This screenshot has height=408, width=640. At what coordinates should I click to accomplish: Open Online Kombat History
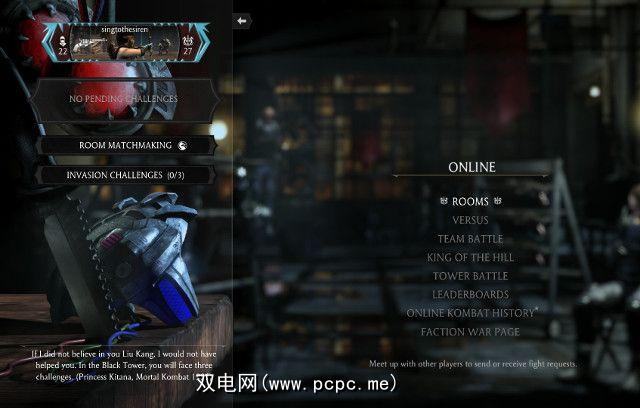click(x=470, y=313)
